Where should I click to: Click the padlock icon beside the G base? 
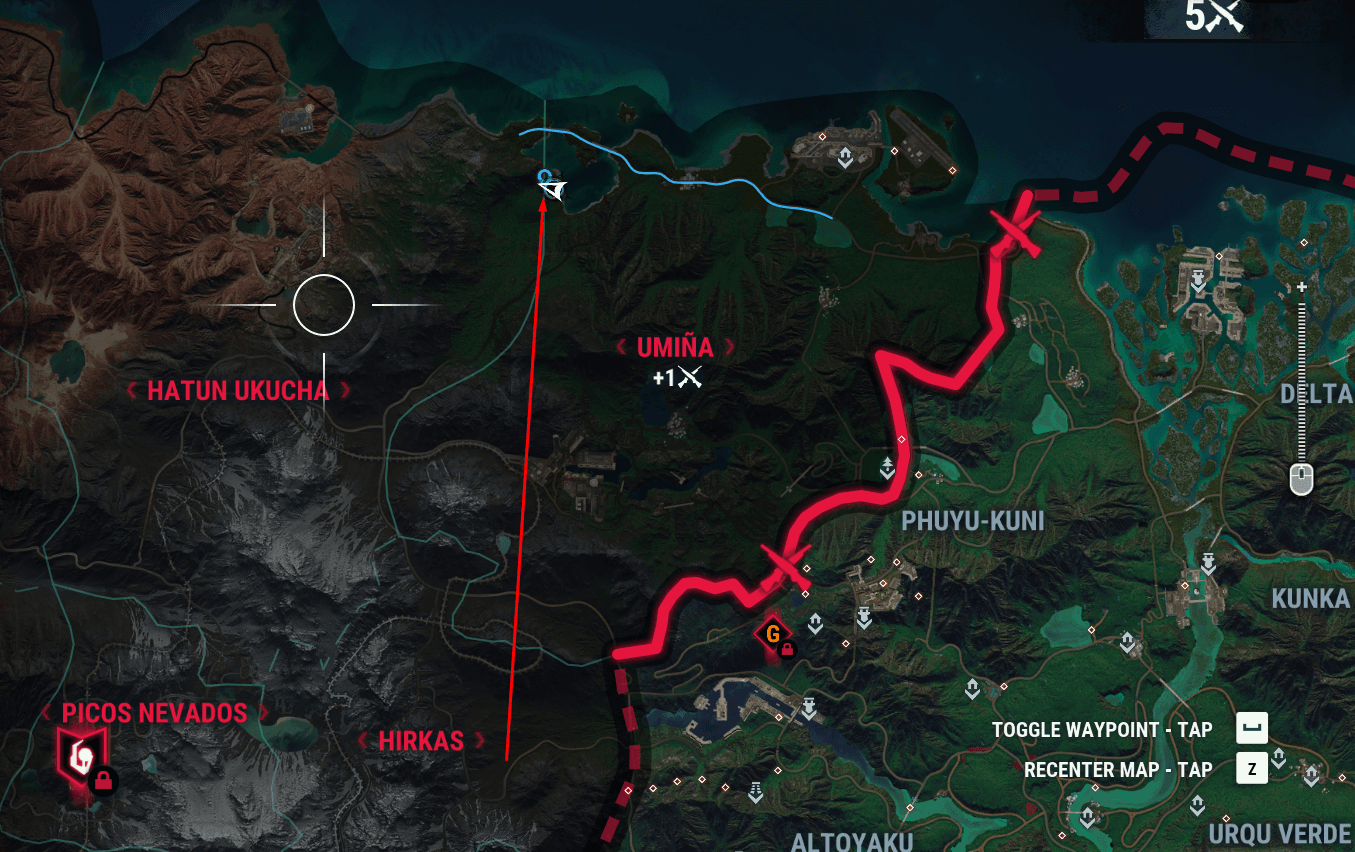(x=788, y=649)
